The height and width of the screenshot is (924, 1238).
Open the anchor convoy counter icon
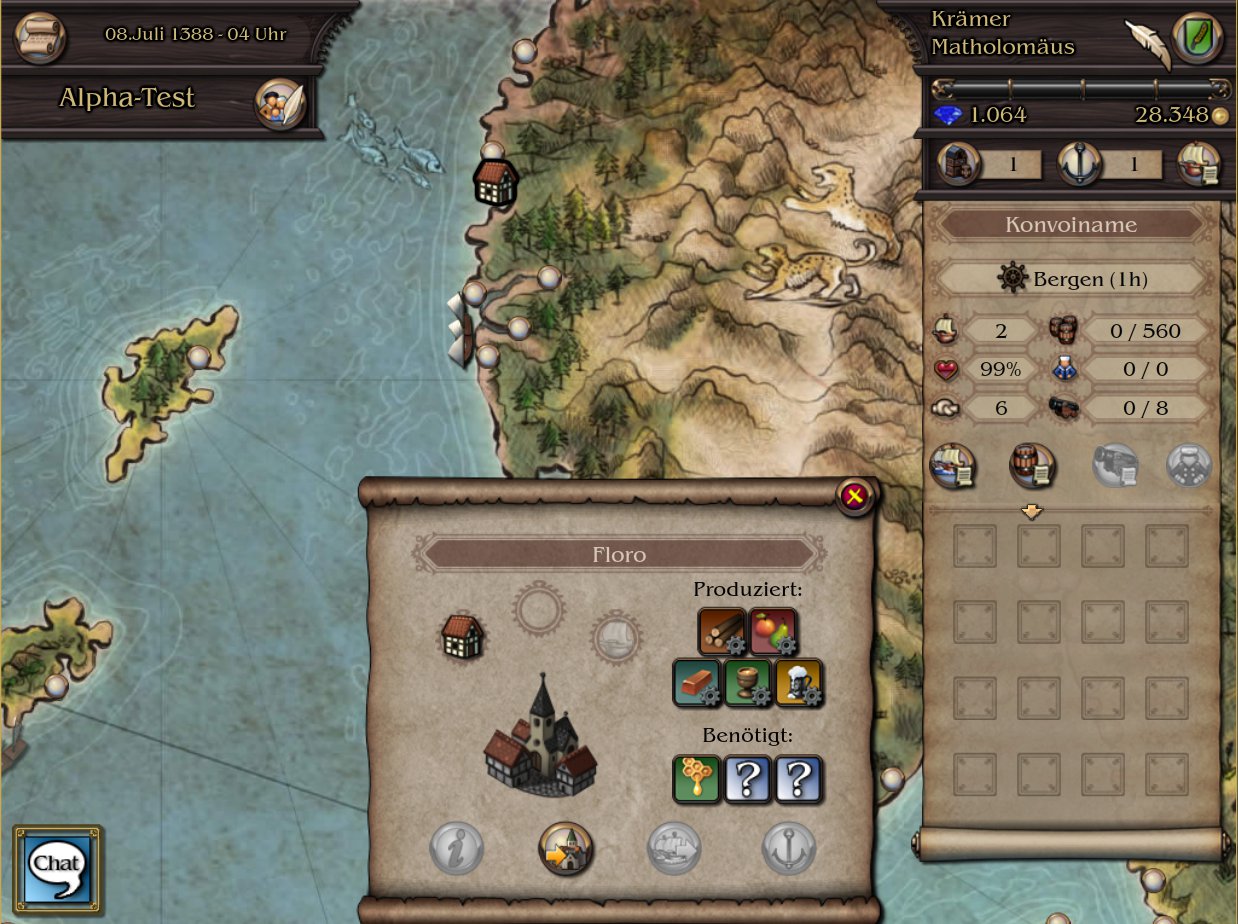tap(1080, 165)
